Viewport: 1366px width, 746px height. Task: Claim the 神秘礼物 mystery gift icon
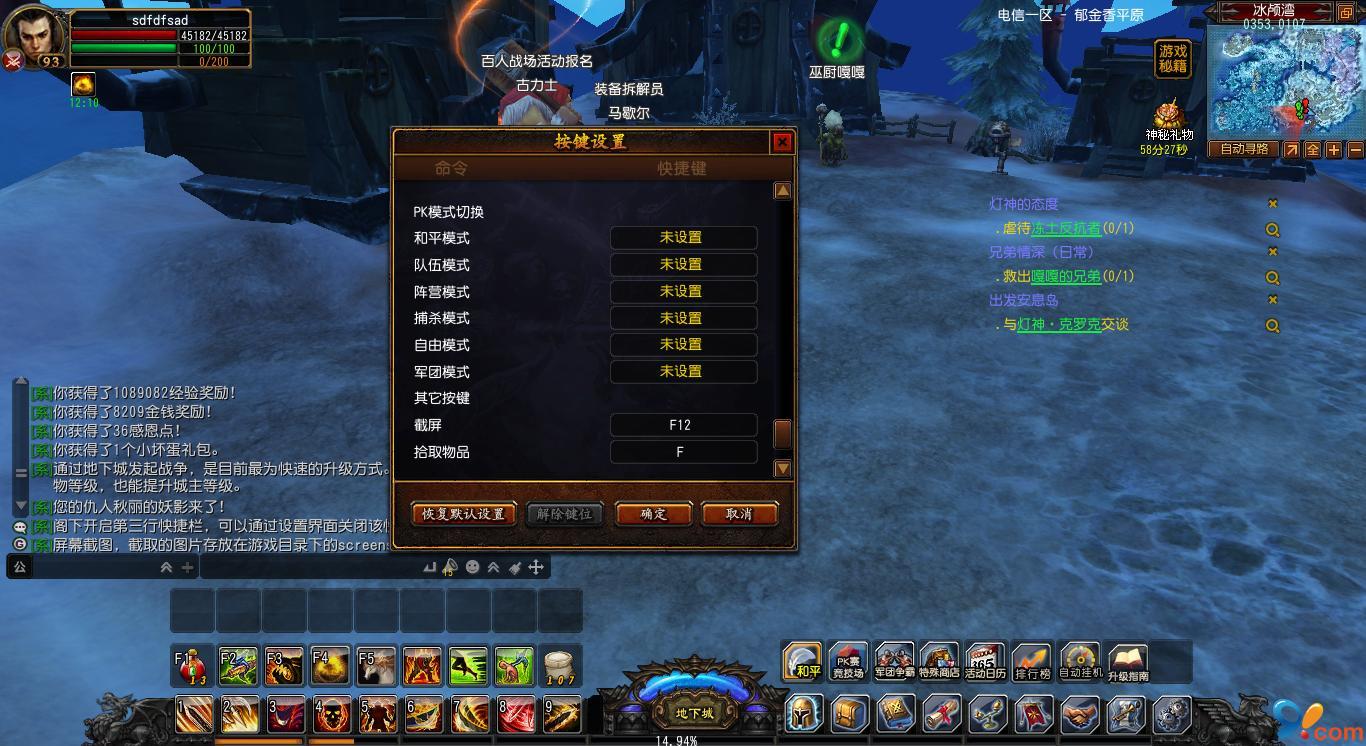coord(1168,115)
